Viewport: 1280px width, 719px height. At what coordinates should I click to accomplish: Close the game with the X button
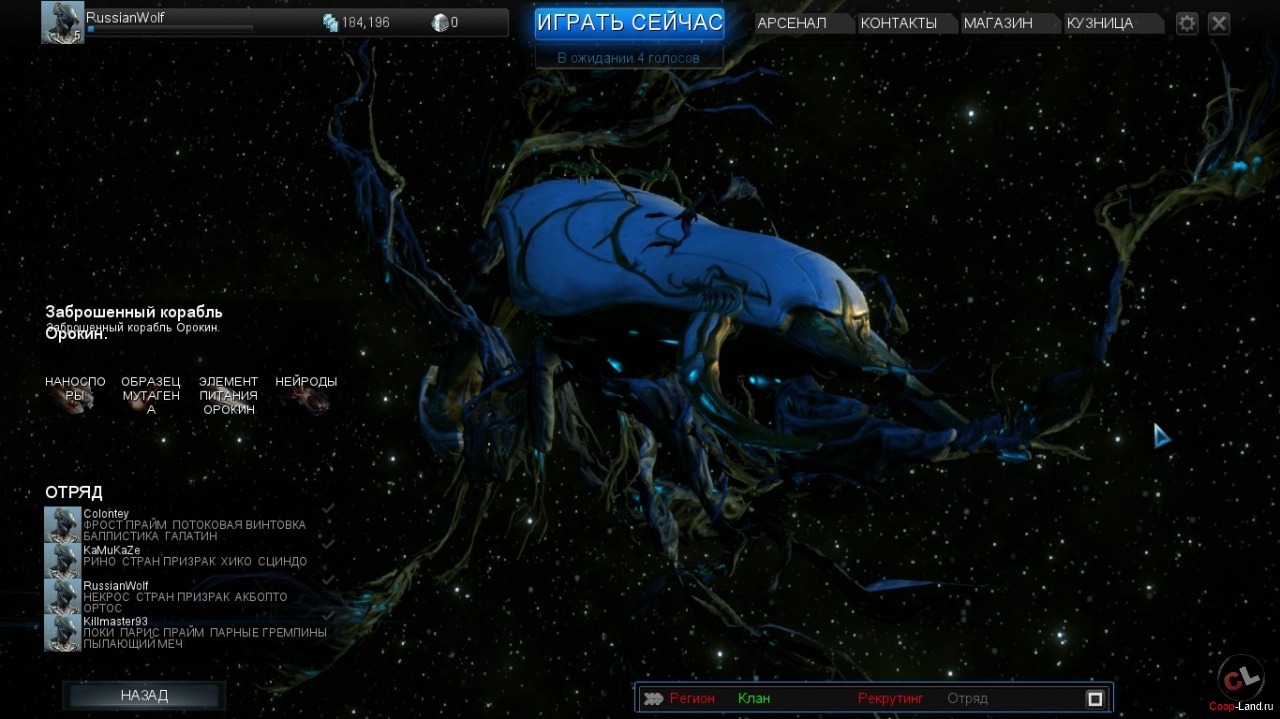click(x=1218, y=23)
